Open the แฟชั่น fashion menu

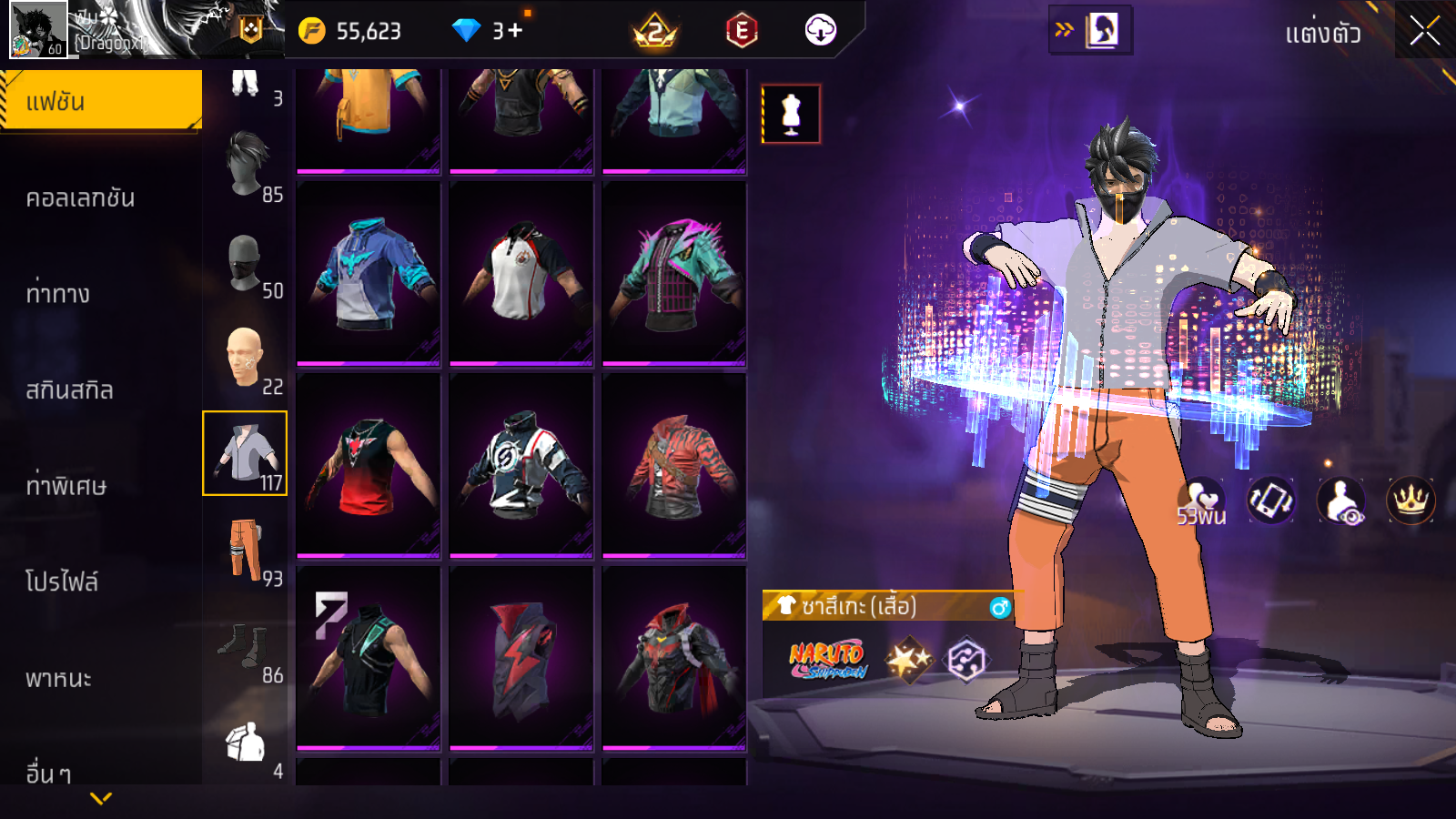pyautogui.click(x=101, y=101)
